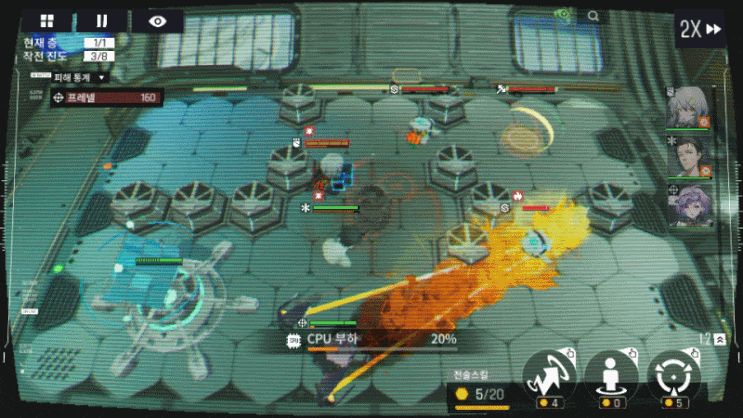The image size is (743, 418).
Task: Activate the lightning arrow tactical skill
Action: coord(548,376)
